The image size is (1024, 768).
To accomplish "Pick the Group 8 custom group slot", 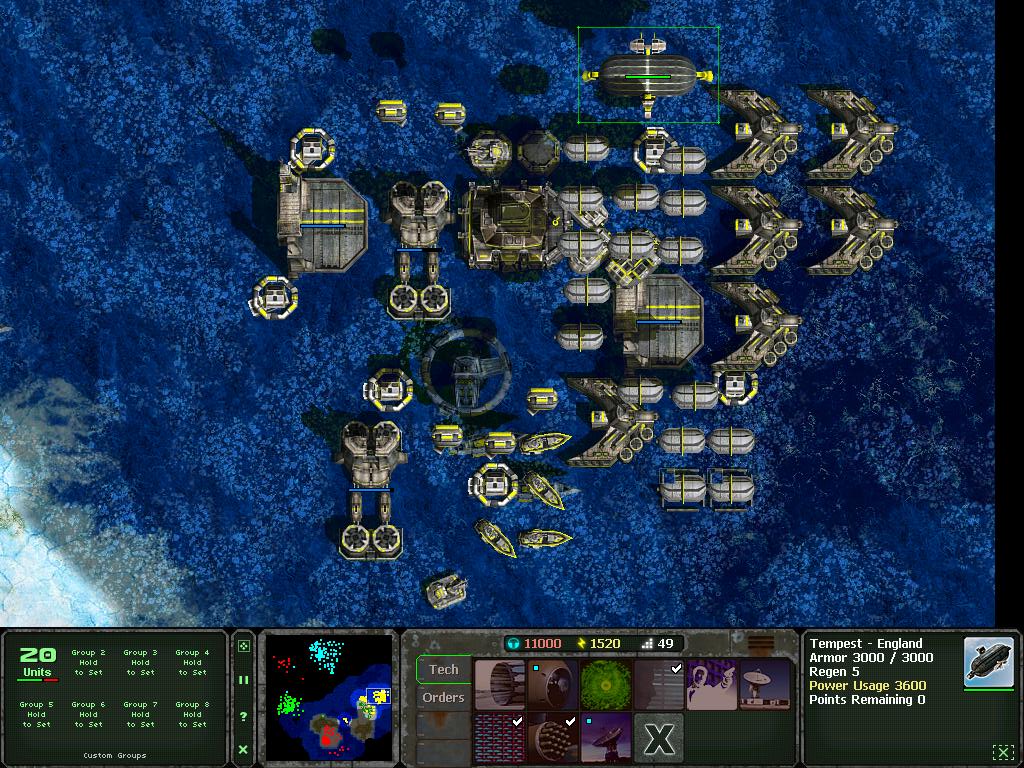I will 192,714.
